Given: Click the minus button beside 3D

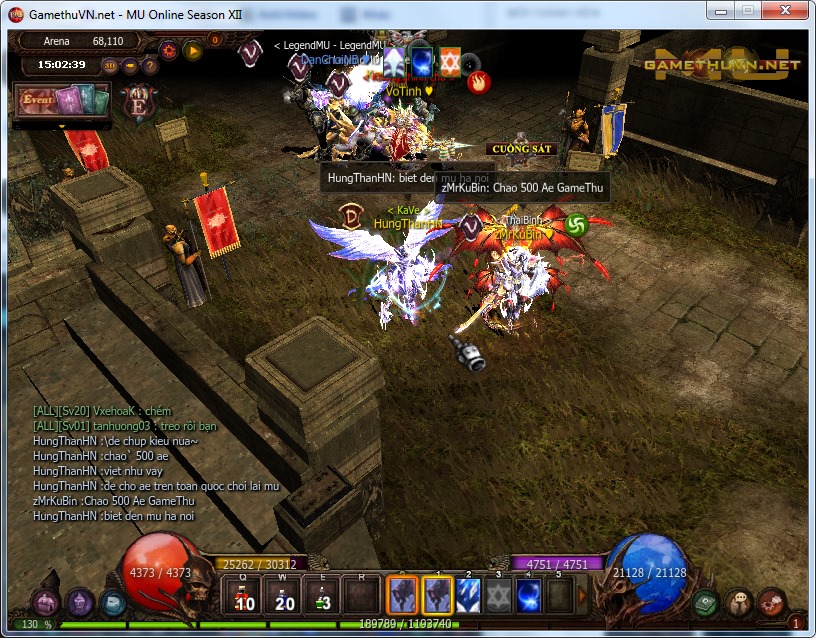Looking at the screenshot, I should [131, 66].
